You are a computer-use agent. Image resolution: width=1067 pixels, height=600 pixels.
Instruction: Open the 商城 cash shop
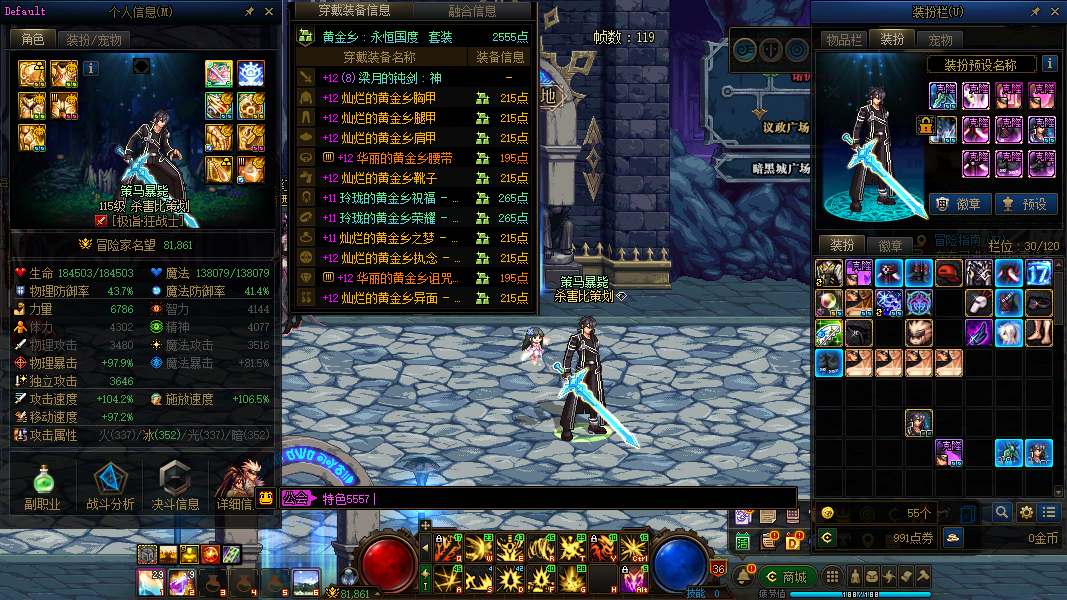pyautogui.click(x=786, y=577)
